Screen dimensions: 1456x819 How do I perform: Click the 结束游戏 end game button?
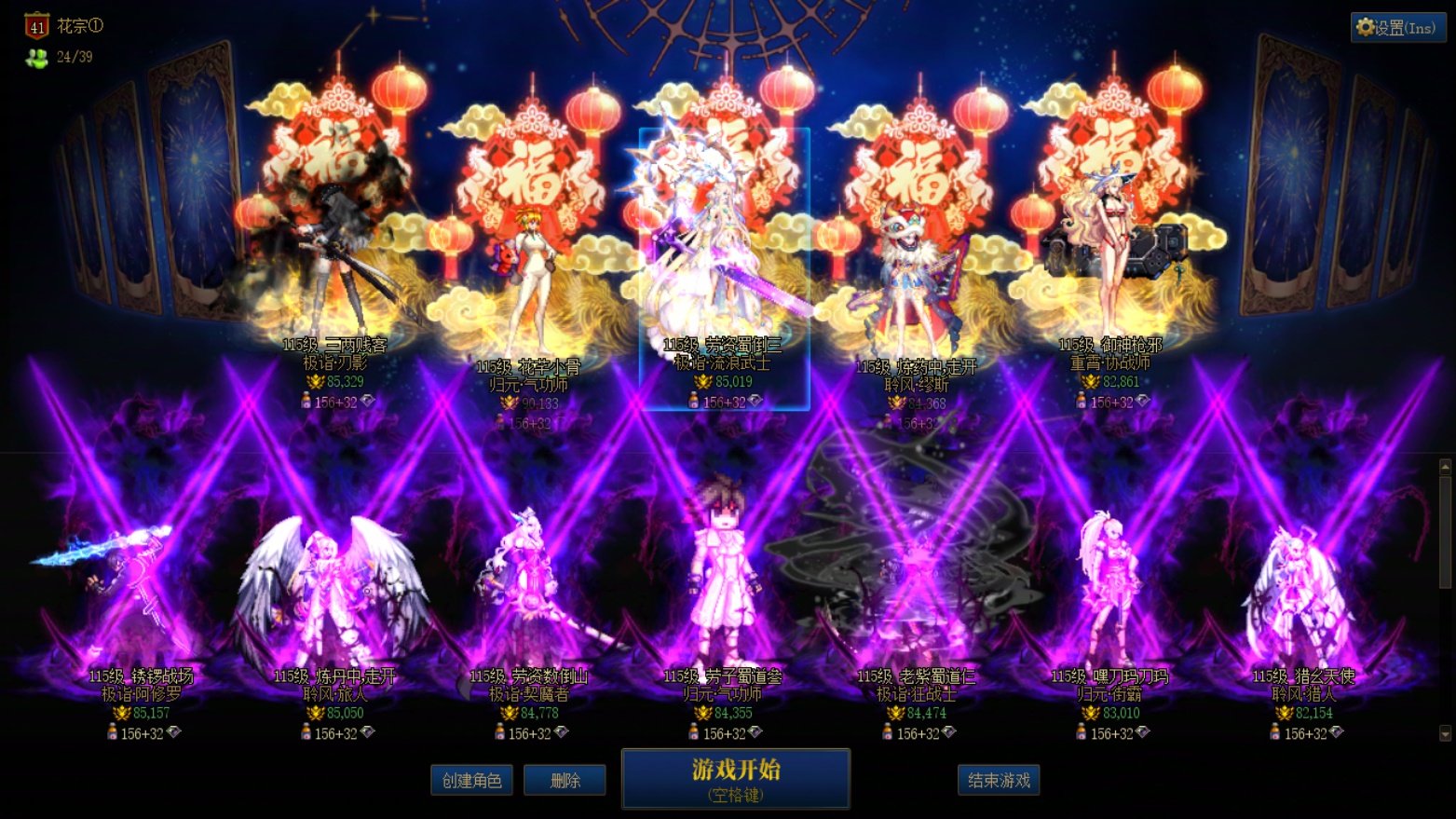tap(999, 780)
